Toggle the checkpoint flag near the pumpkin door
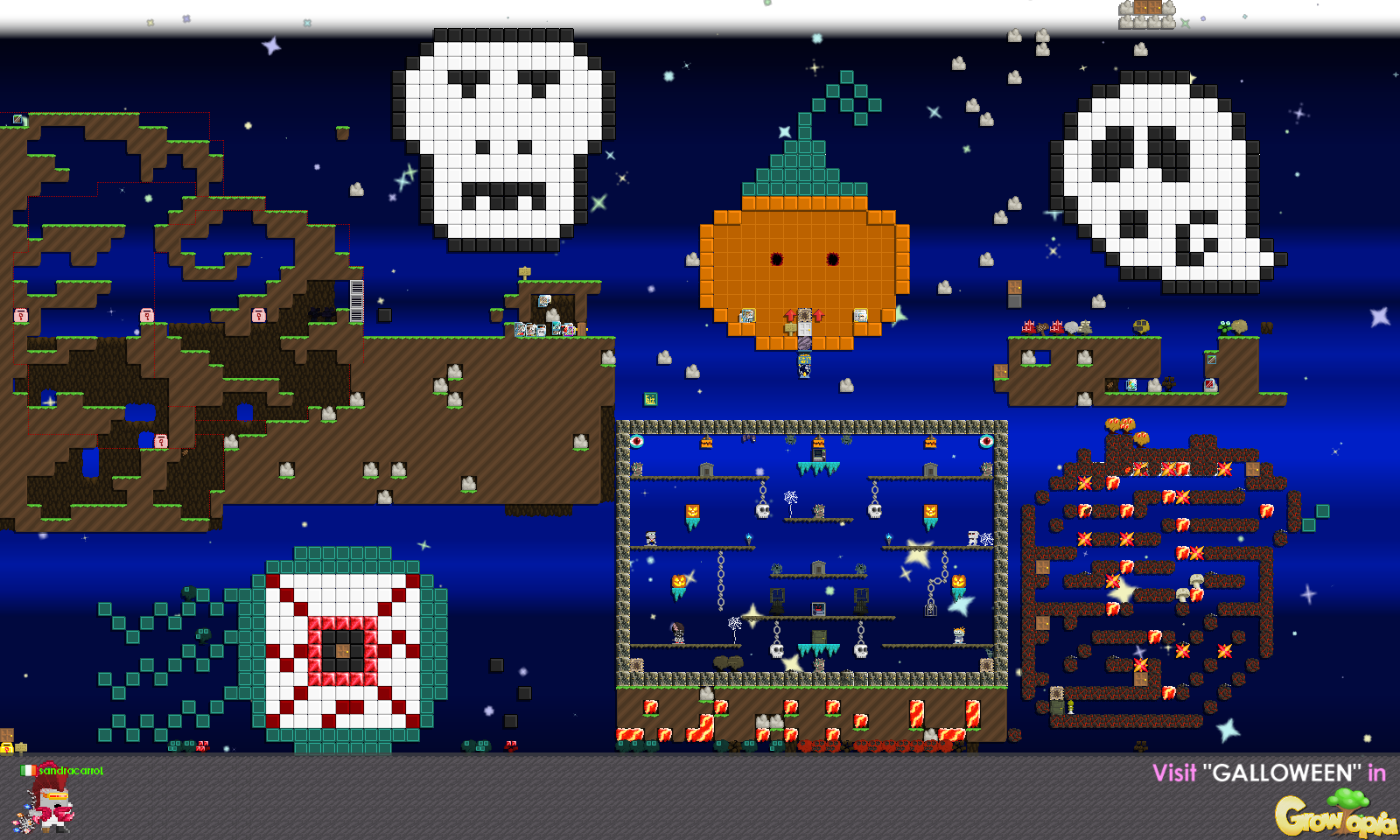Screen dimensions: 1400x840 coord(818,315)
